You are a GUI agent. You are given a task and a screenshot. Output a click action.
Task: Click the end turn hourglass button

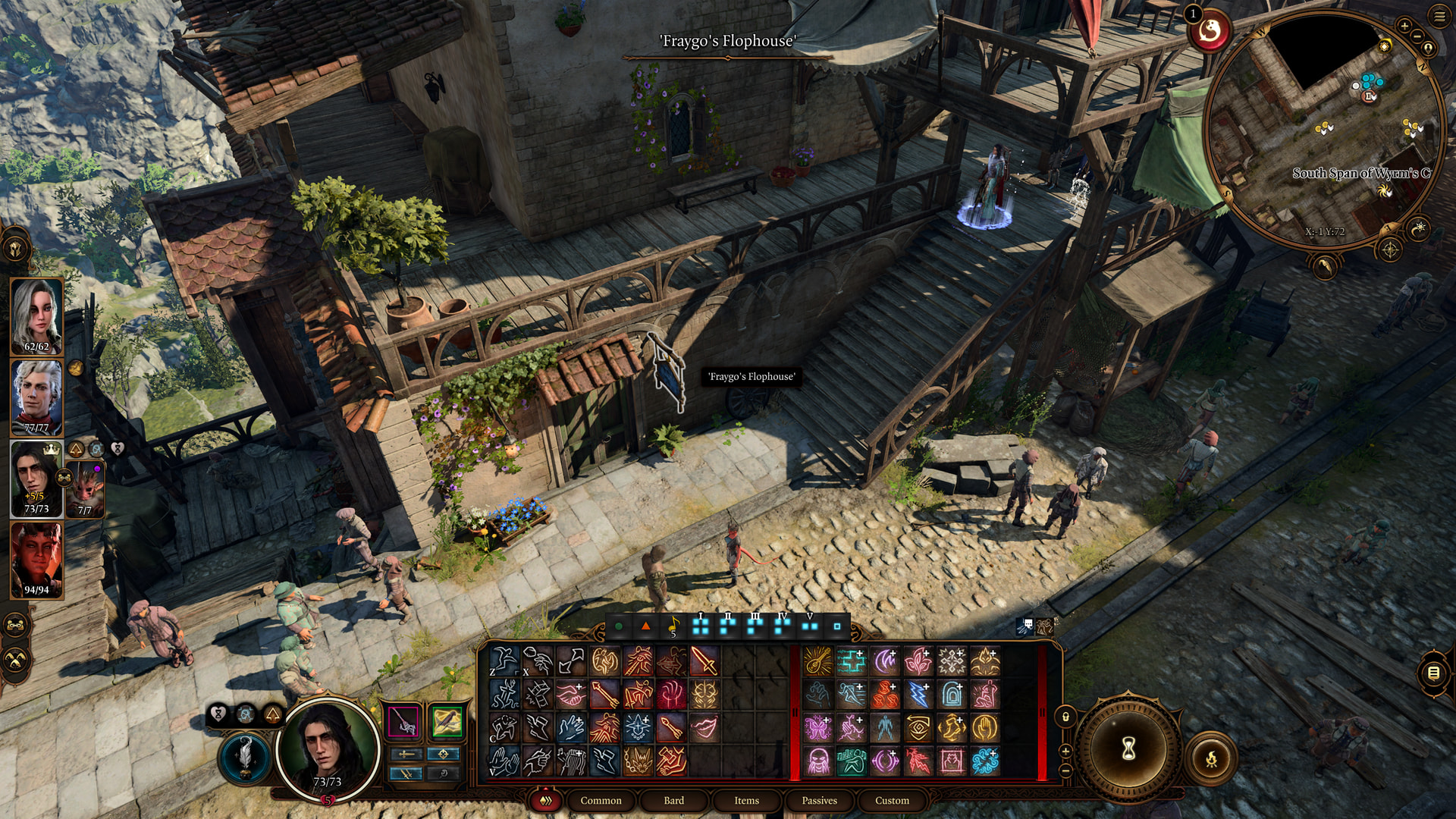1128,748
